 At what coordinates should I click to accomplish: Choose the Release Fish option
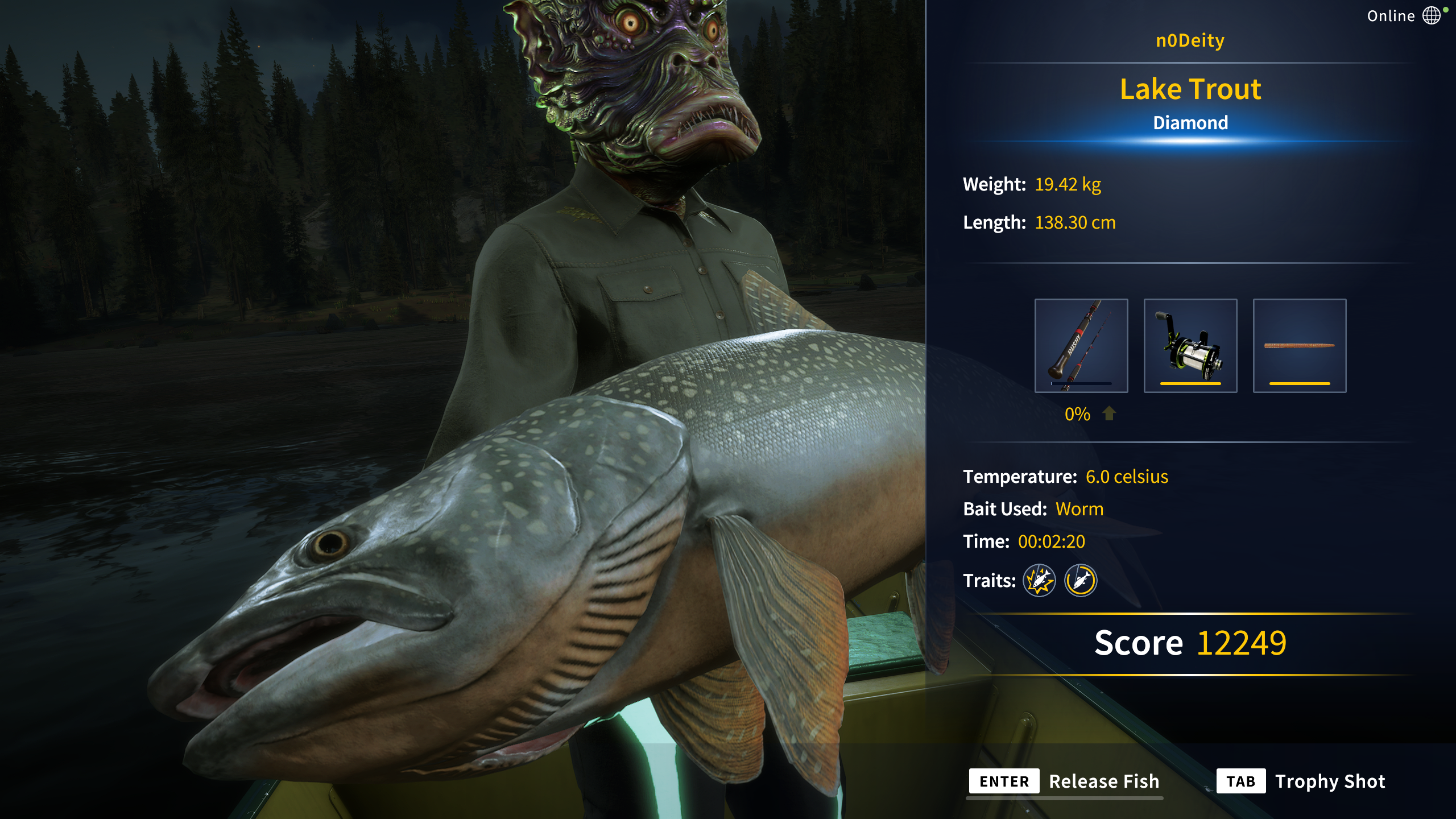[x=1065, y=781]
